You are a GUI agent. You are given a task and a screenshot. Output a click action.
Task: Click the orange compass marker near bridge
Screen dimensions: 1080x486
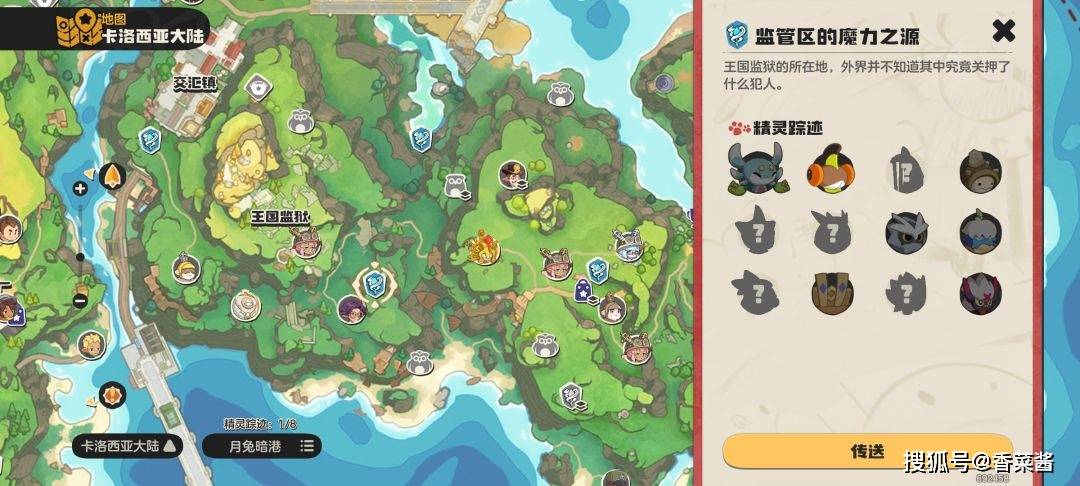[x=112, y=394]
